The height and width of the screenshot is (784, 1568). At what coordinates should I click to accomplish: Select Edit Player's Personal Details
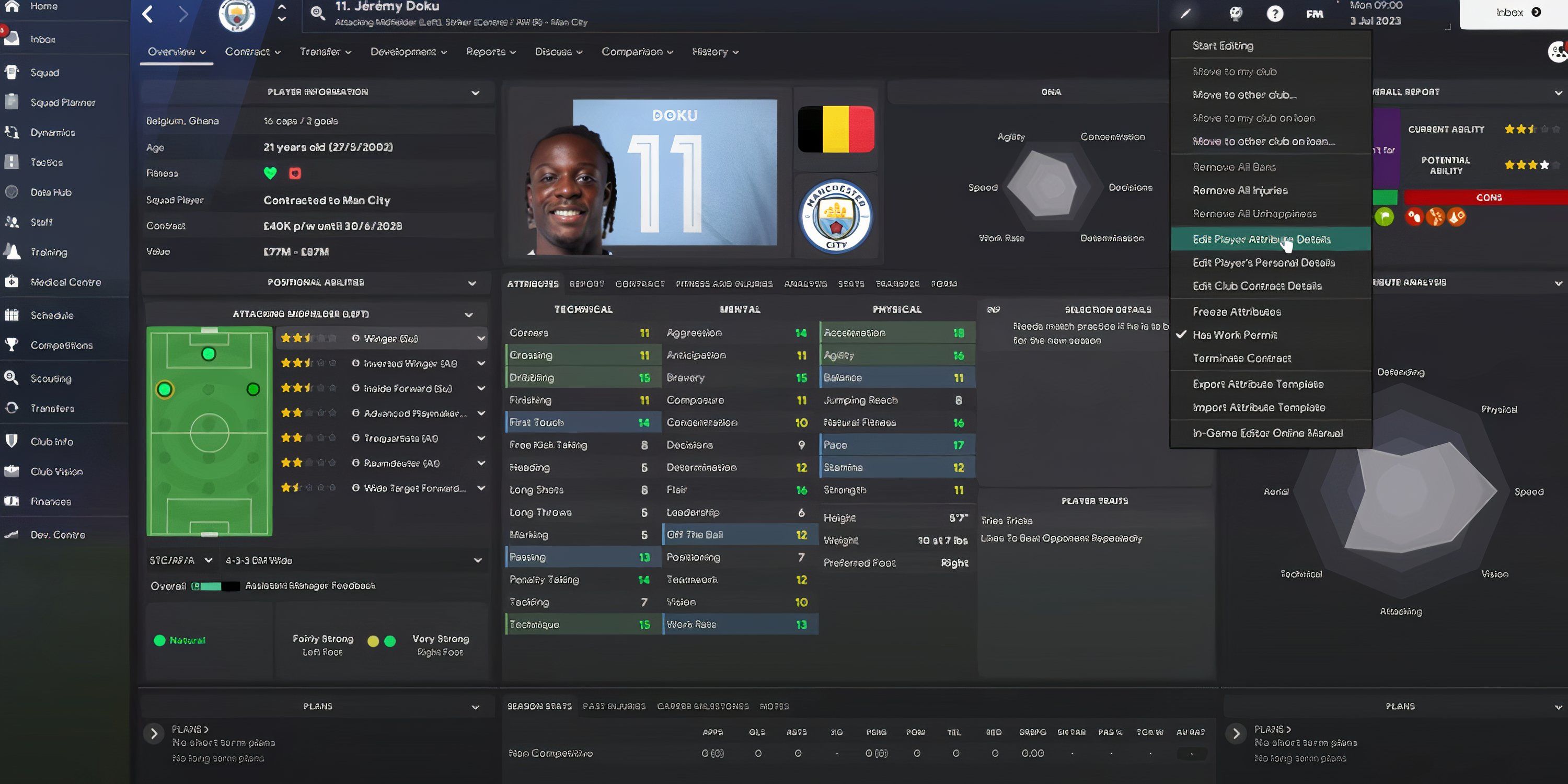(x=1263, y=262)
